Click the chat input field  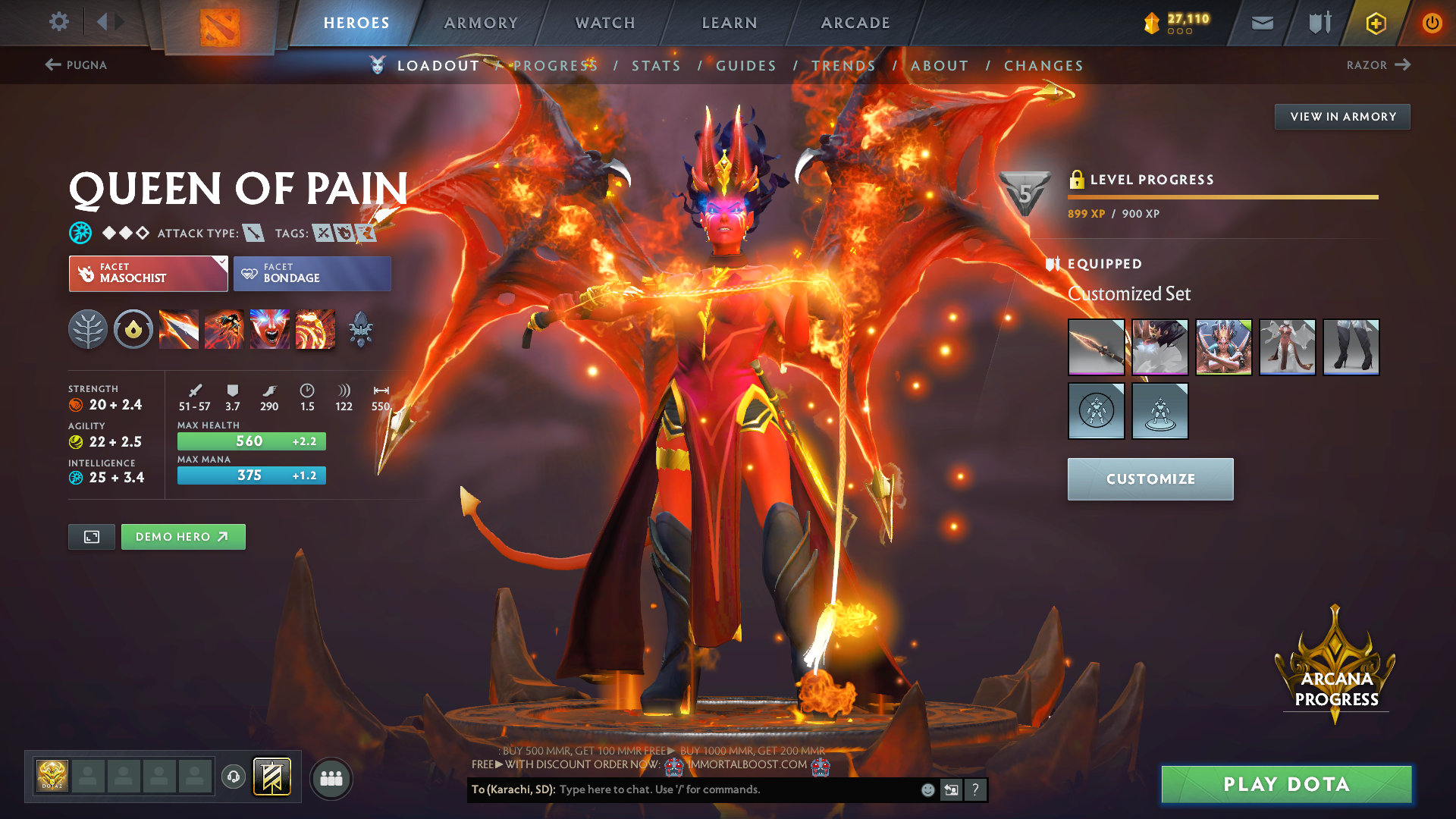(736, 789)
